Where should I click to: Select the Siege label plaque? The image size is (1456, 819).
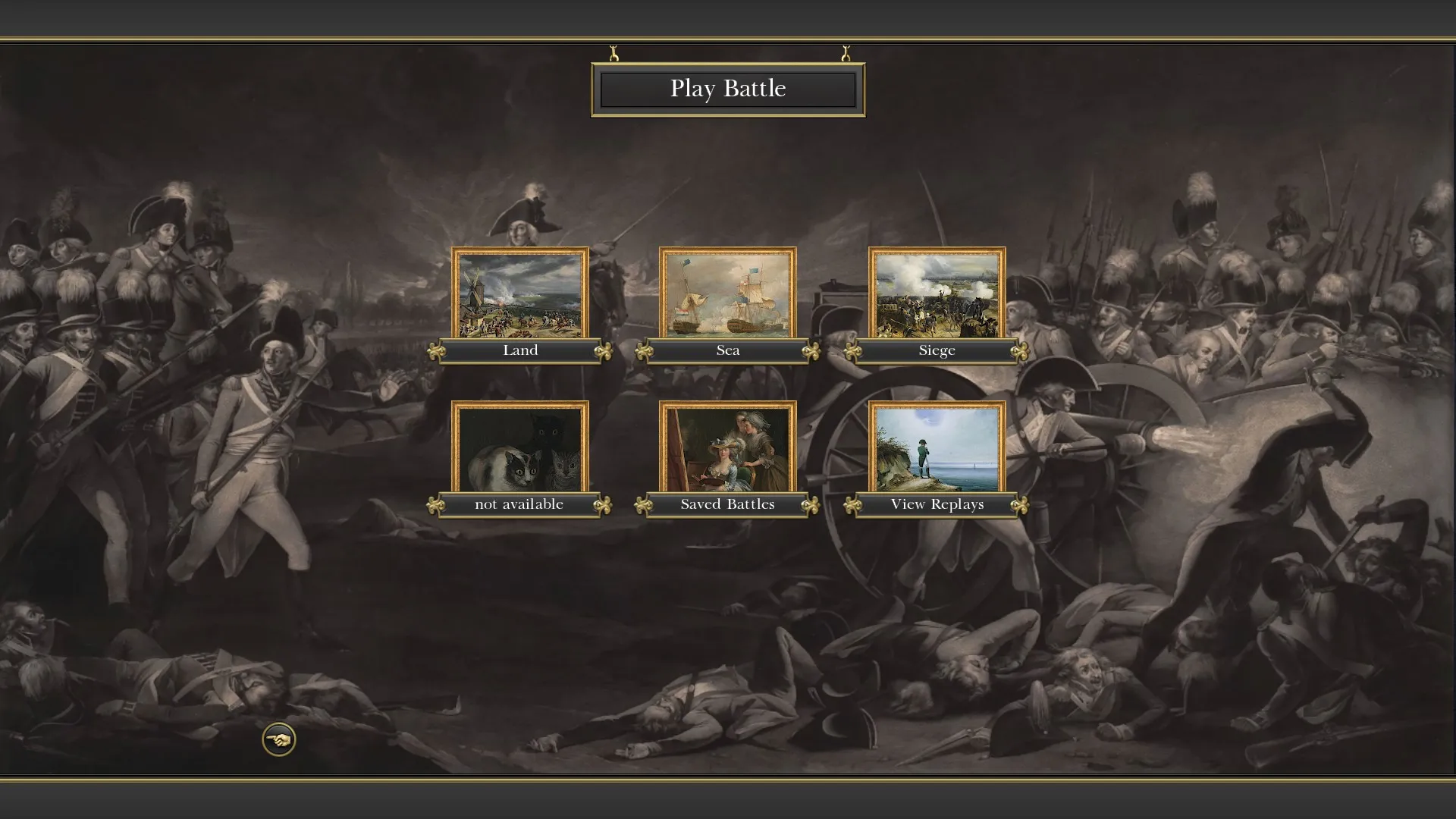coord(937,350)
